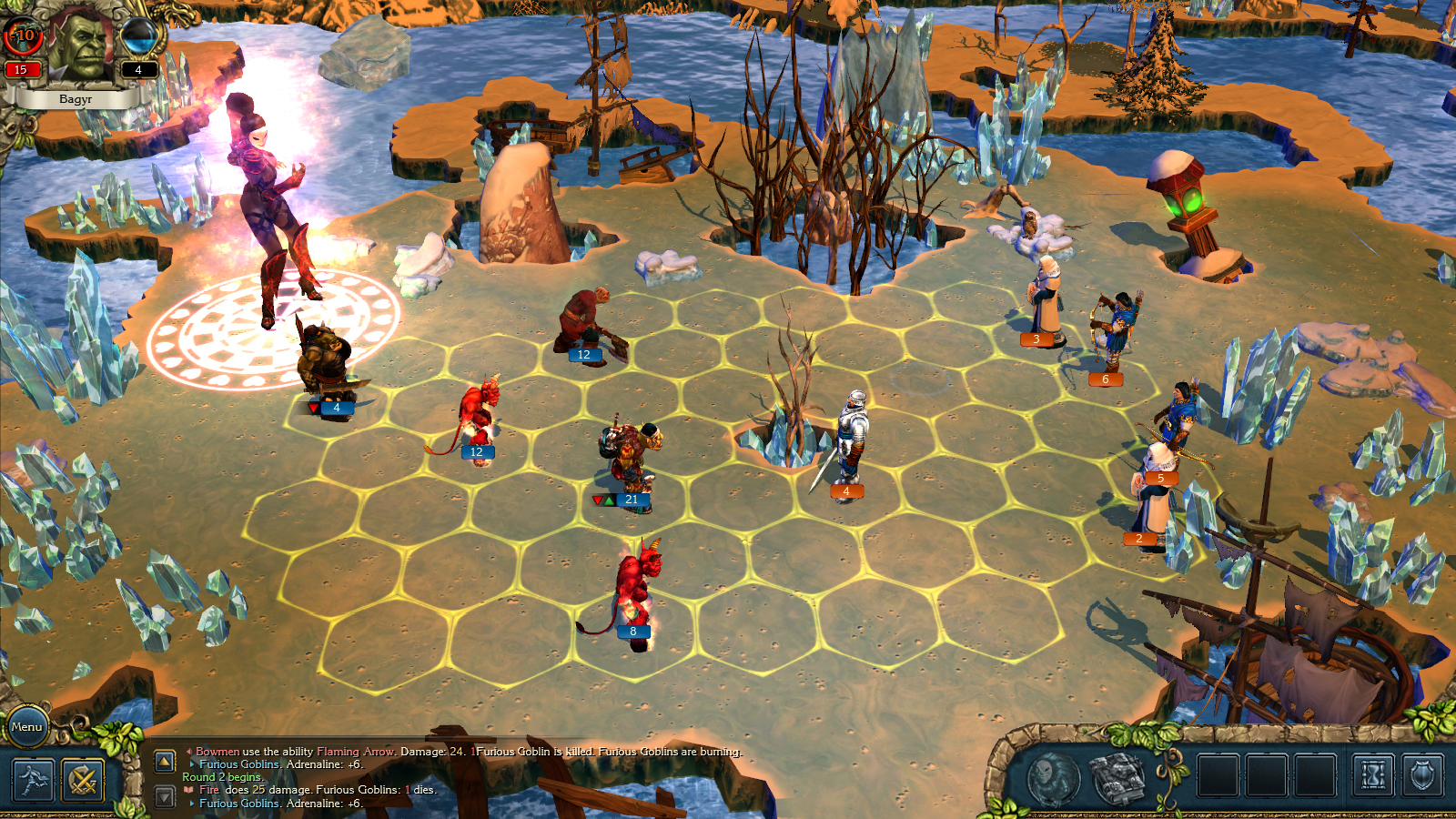Click the red rage counter showing 15
Screen dimensions: 1456x819
(21, 70)
